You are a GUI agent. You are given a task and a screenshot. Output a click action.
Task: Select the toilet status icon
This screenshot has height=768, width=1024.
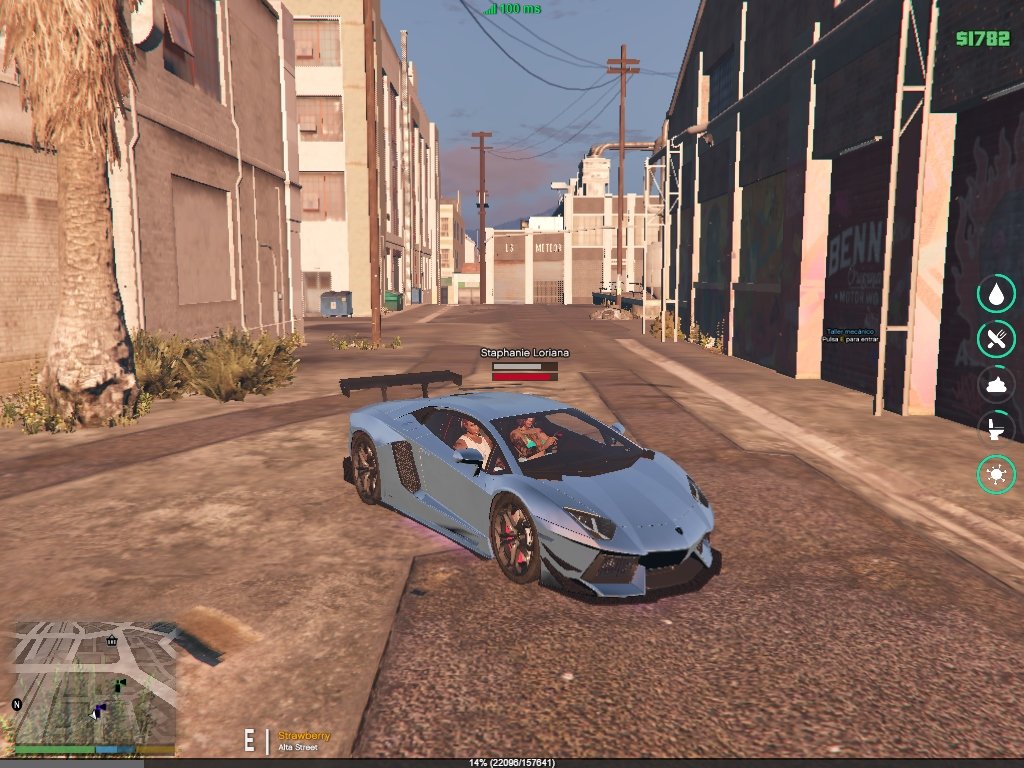tap(996, 429)
